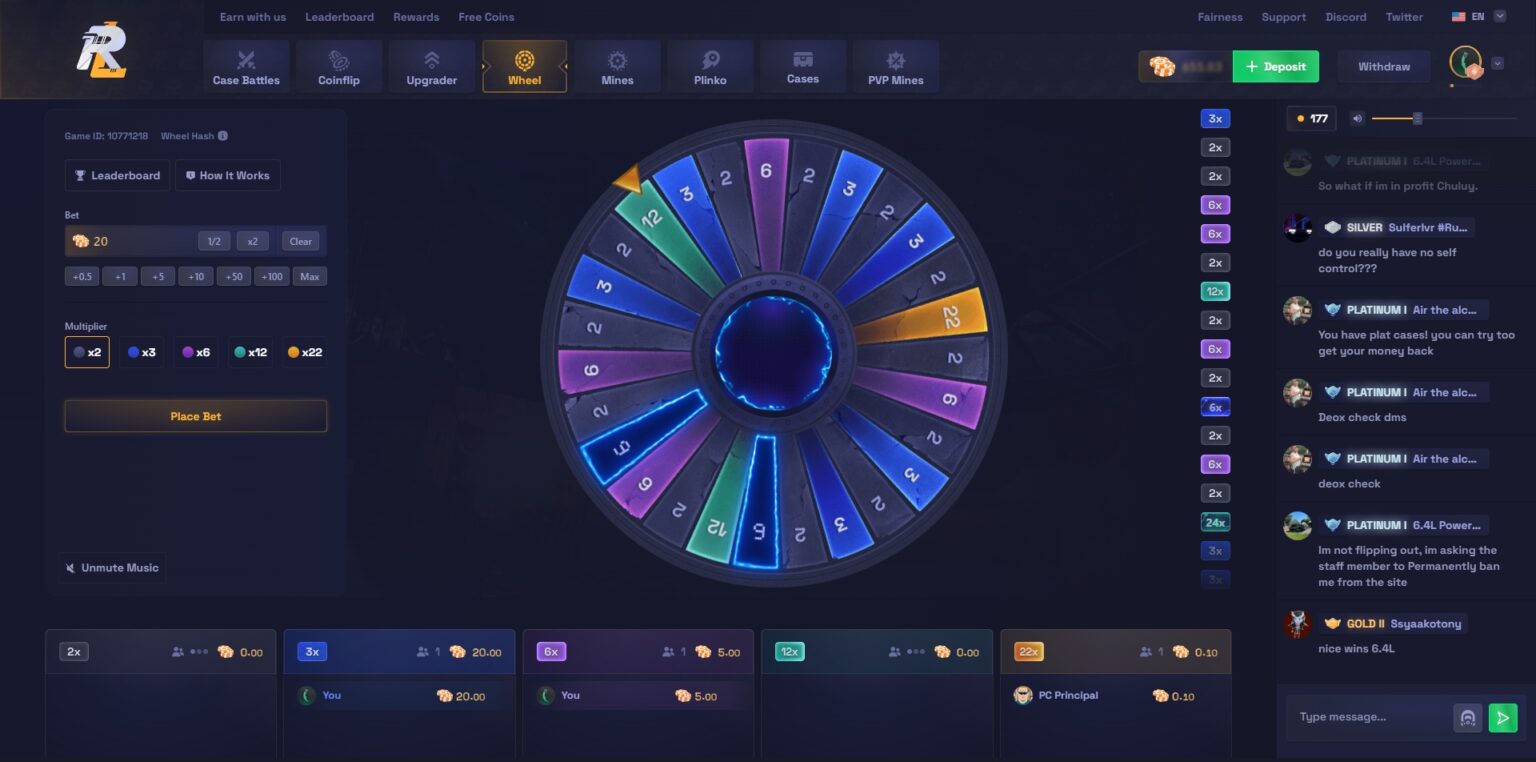Open the Plinko game
The width and height of the screenshot is (1536, 762).
pos(710,66)
